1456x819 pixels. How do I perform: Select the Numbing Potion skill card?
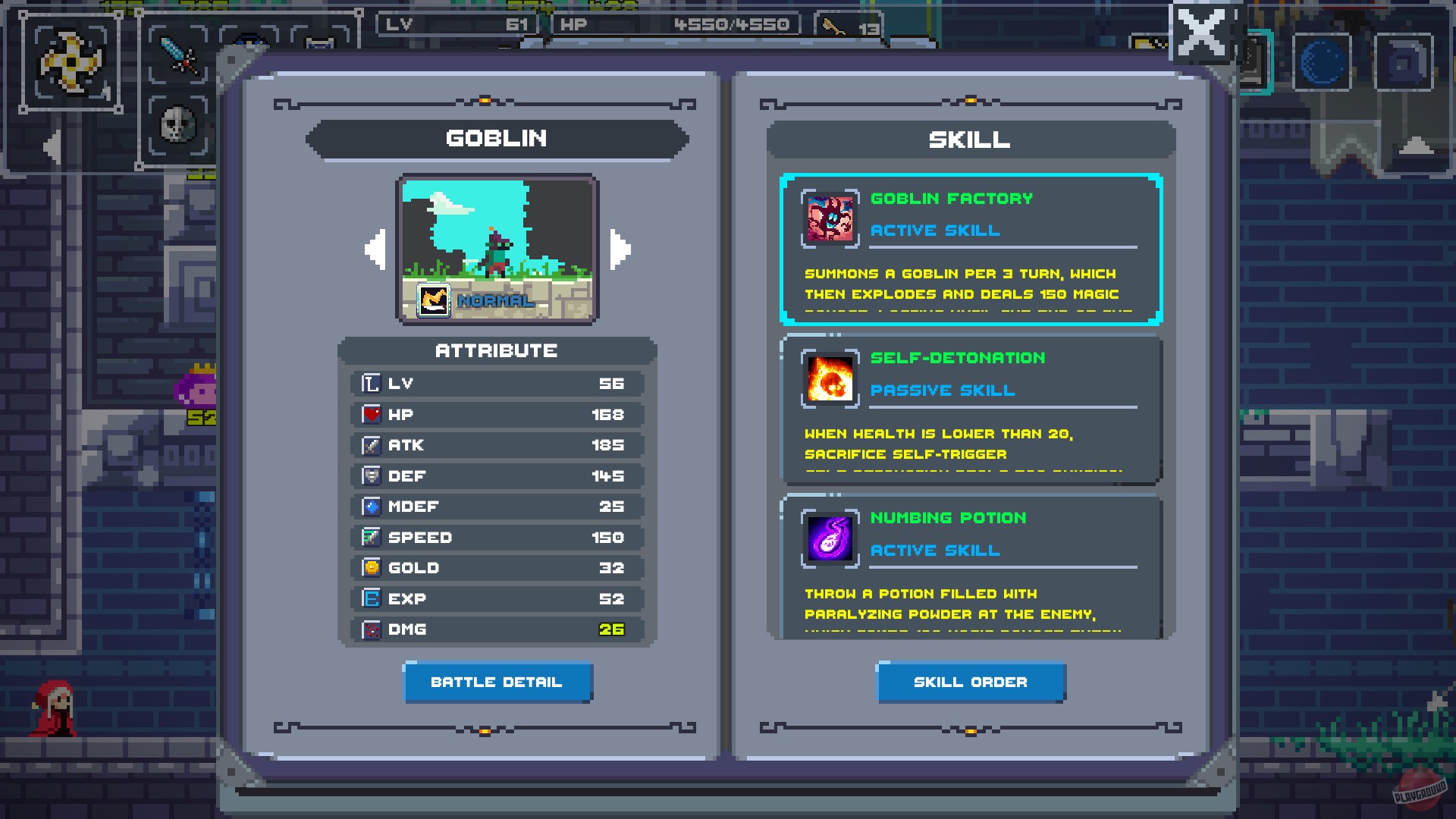(x=971, y=569)
